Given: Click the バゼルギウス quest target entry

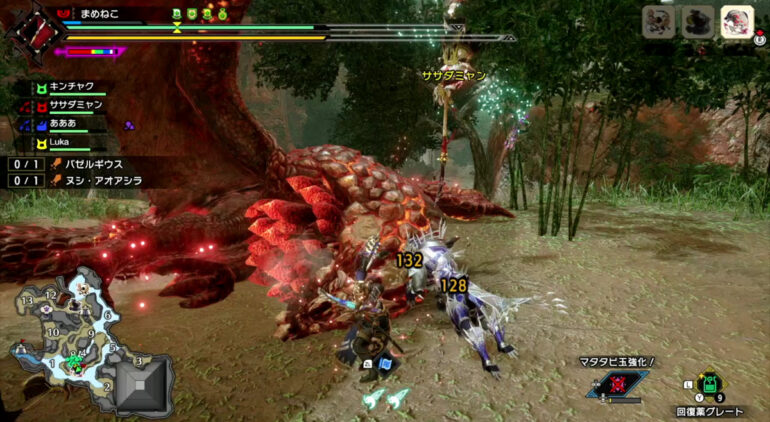Looking at the screenshot, I should click(x=95, y=163).
